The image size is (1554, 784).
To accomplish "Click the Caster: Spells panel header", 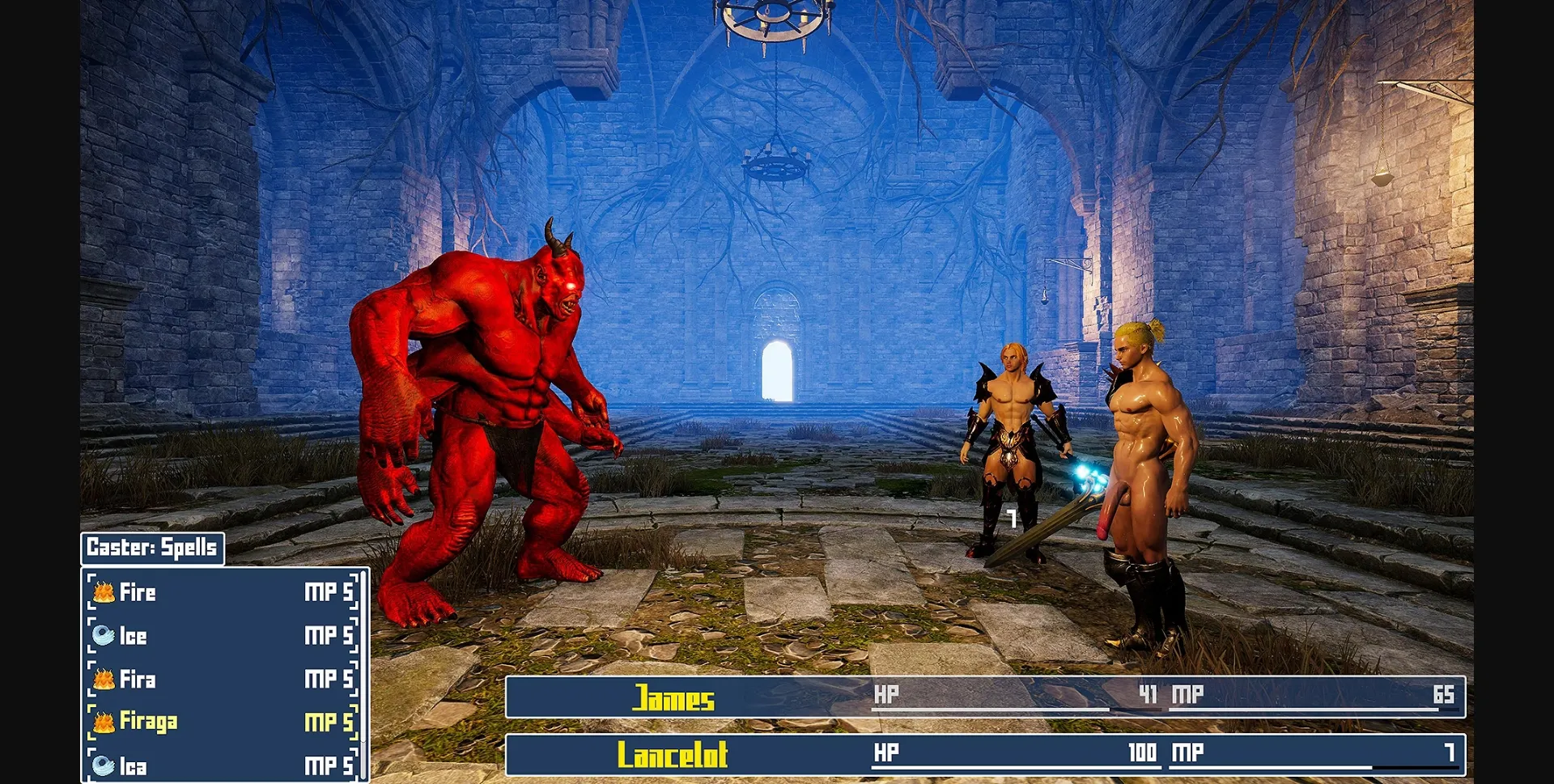I will click(x=151, y=548).
